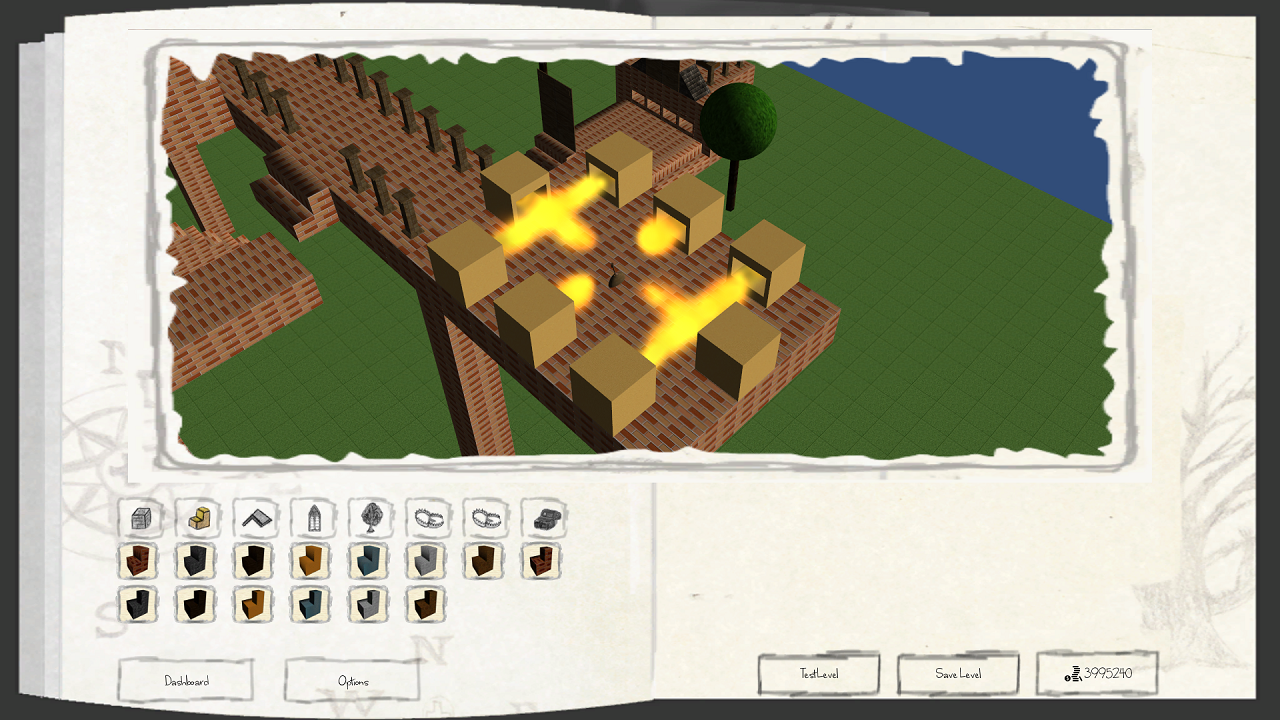Select the stone block category icon
Screen dimensions: 1280x720
pyautogui.click(x=140, y=518)
